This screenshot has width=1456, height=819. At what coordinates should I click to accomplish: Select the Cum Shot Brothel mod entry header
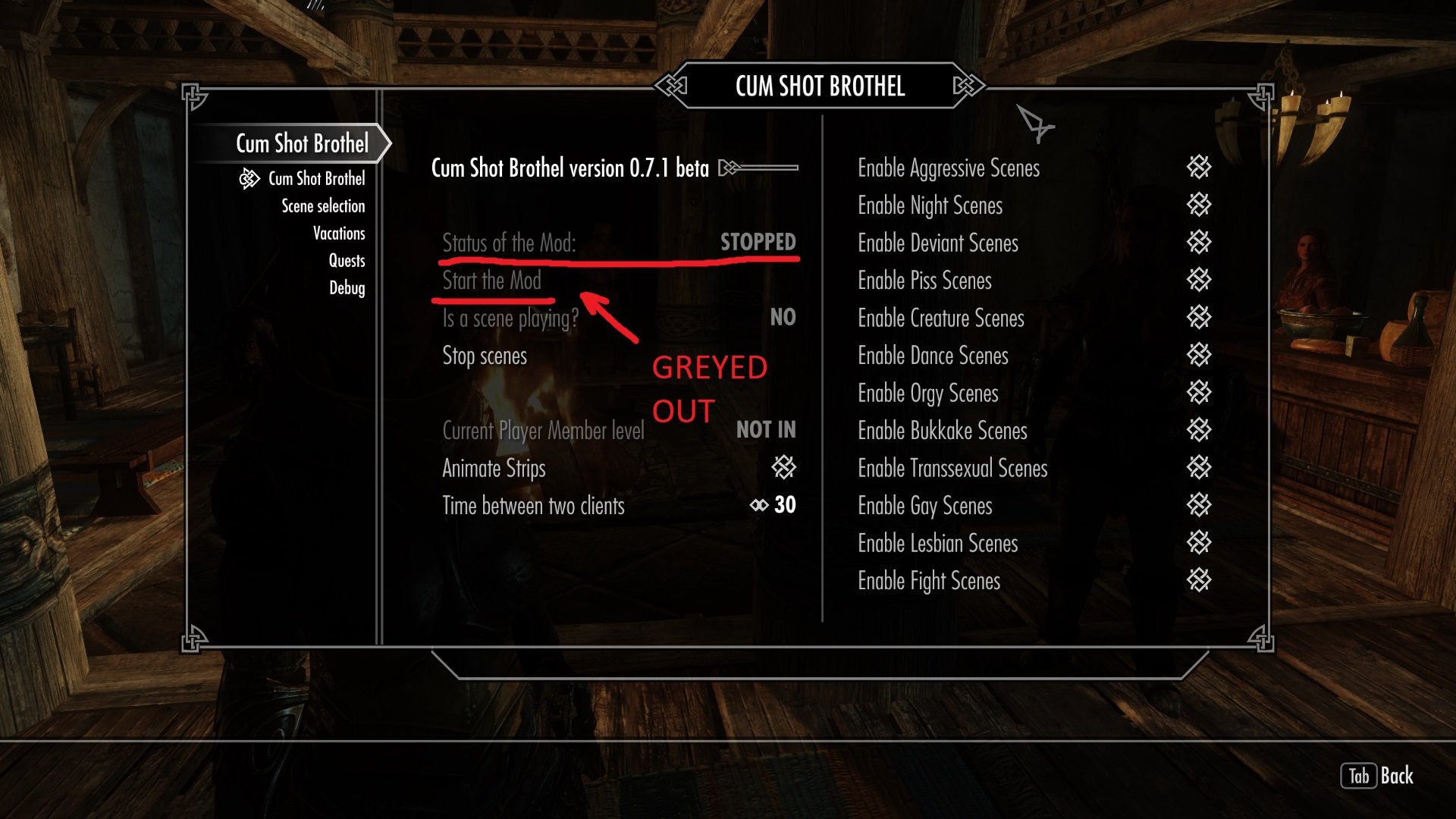(x=302, y=143)
